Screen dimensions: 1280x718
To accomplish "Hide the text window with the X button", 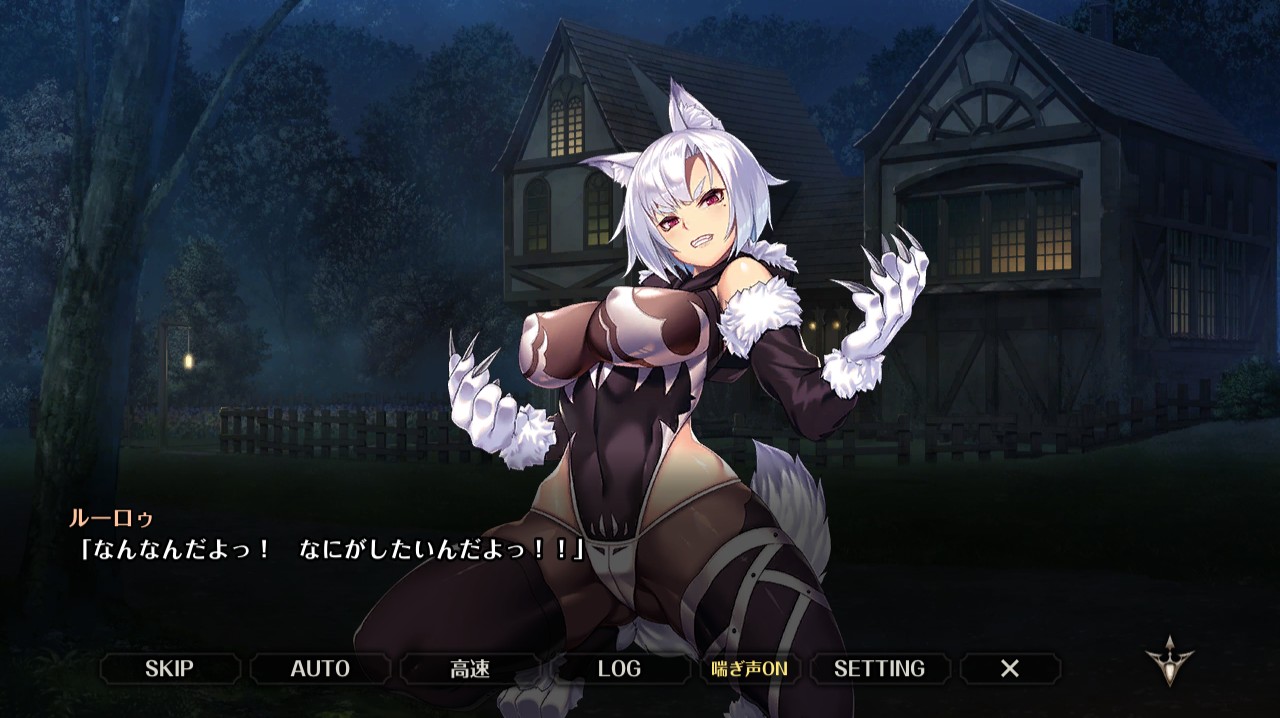I will pyautogui.click(x=1010, y=668).
